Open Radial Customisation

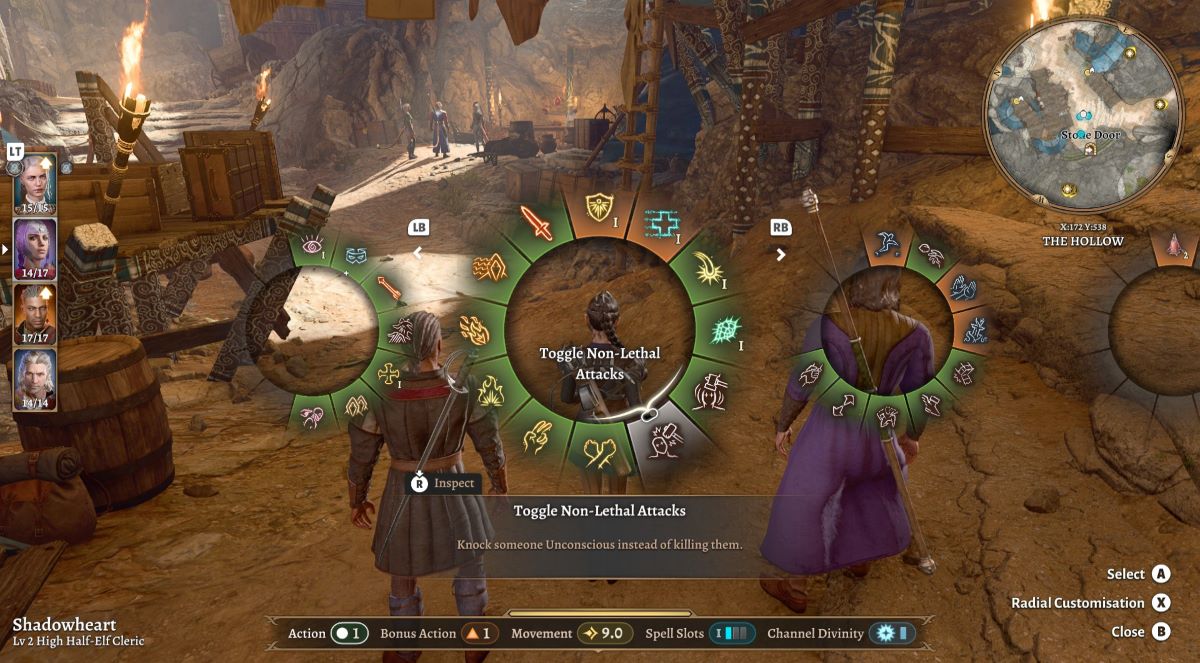click(1161, 603)
